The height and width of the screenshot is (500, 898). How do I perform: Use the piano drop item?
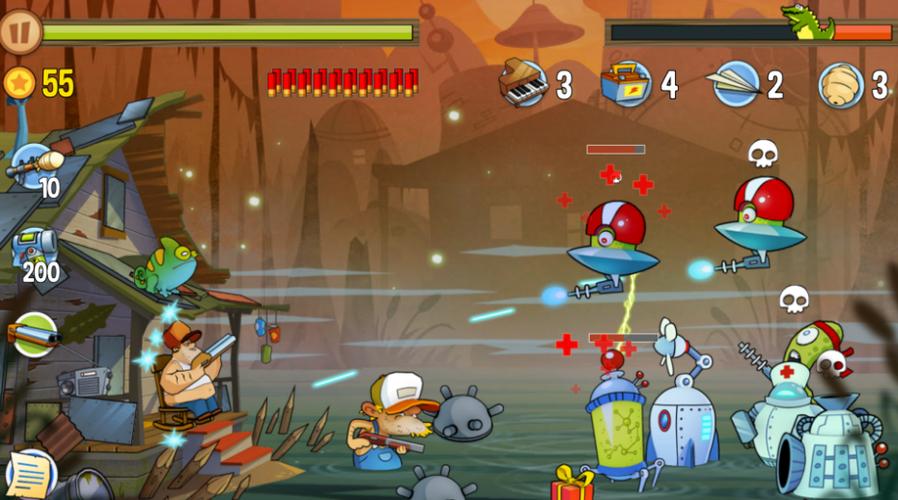pos(523,84)
